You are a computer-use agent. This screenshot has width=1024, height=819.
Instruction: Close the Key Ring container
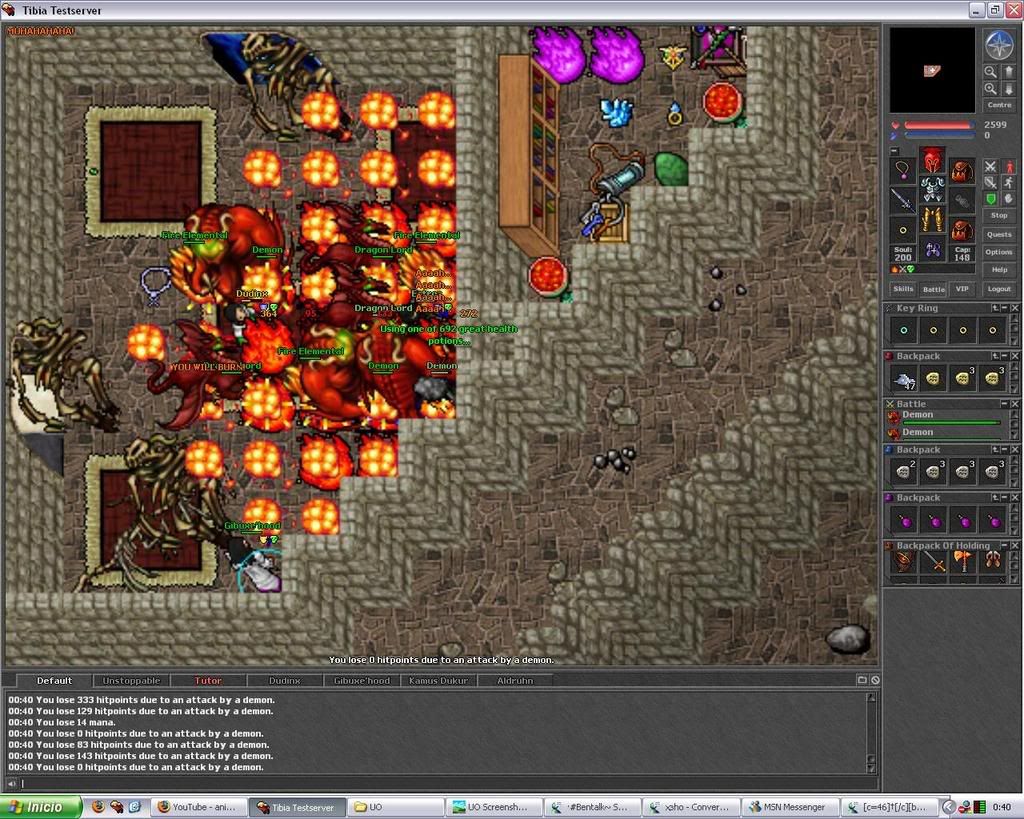tap(1015, 309)
